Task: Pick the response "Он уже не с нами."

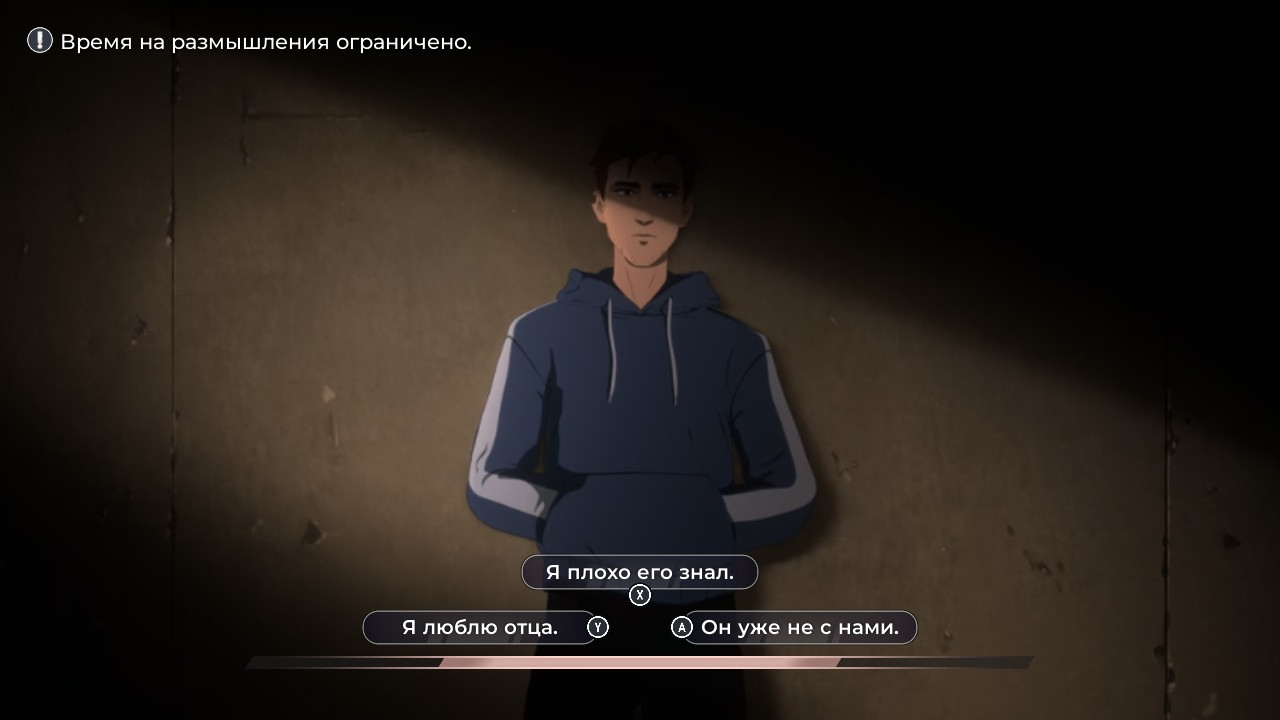Action: click(x=799, y=628)
